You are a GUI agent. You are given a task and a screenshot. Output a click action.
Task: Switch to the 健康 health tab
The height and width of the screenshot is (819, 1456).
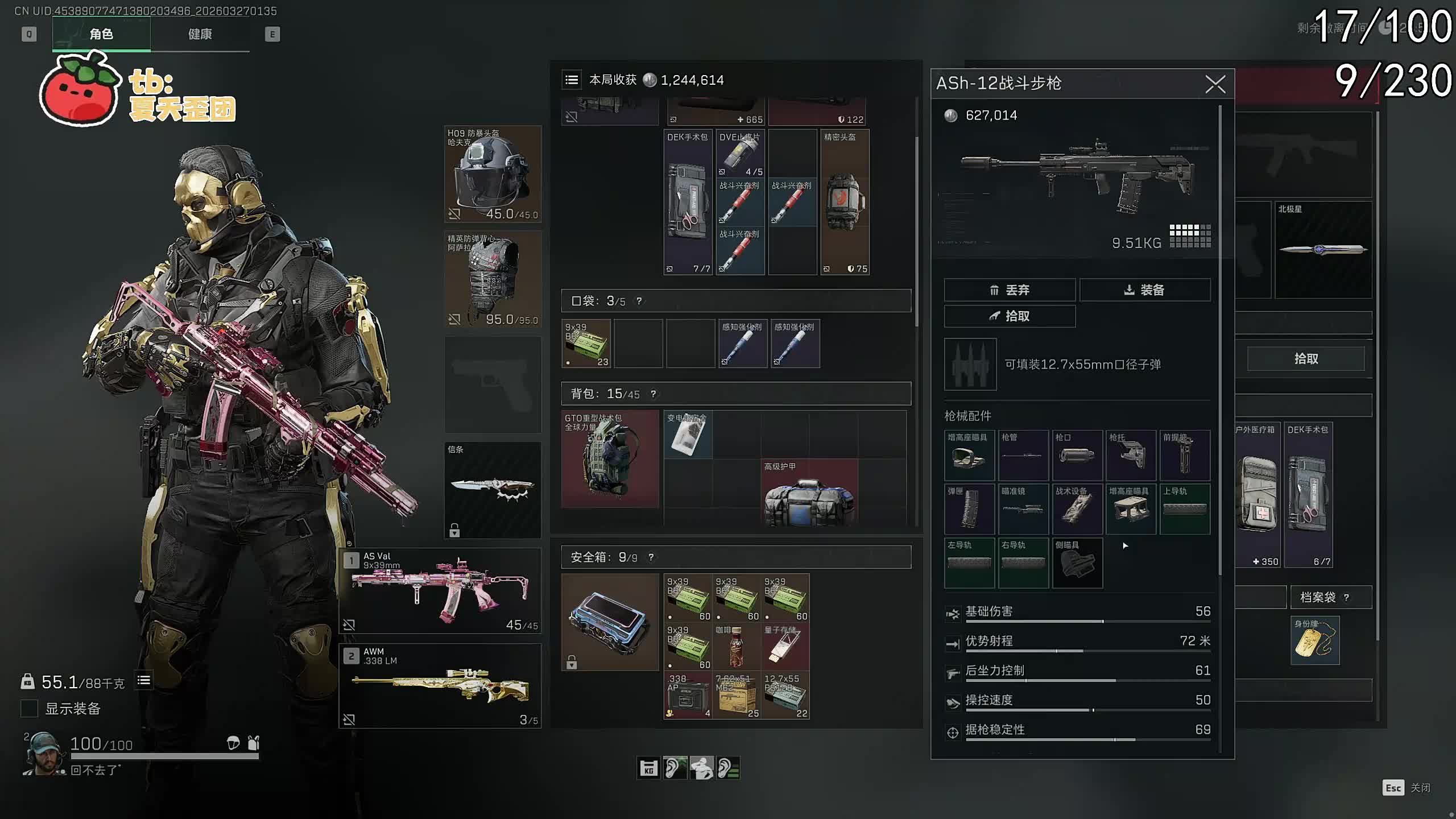pyautogui.click(x=200, y=34)
